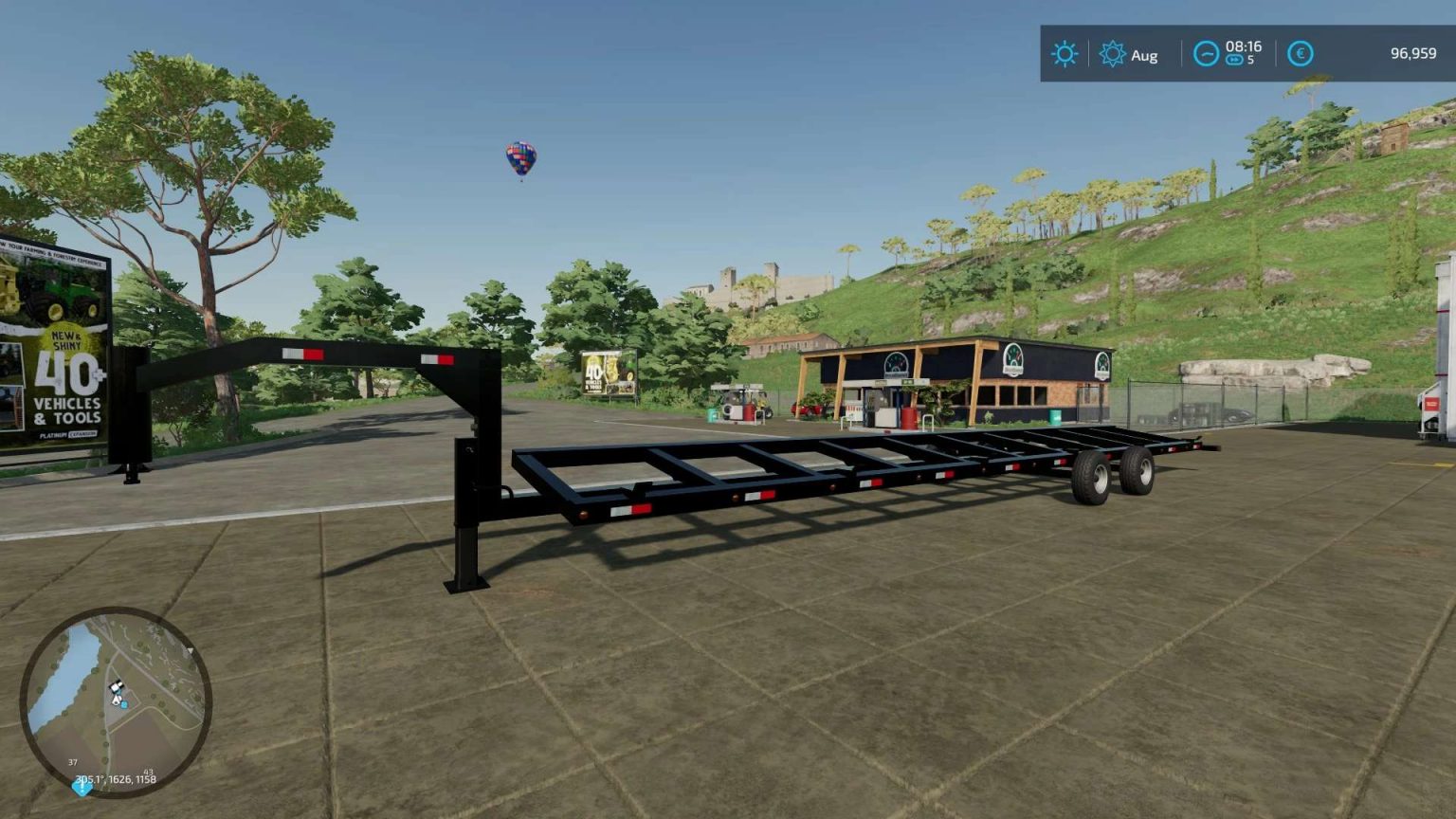Select the coordinates readout below the minimap
Image resolution: width=1456 pixels, height=819 pixels.
(116, 779)
